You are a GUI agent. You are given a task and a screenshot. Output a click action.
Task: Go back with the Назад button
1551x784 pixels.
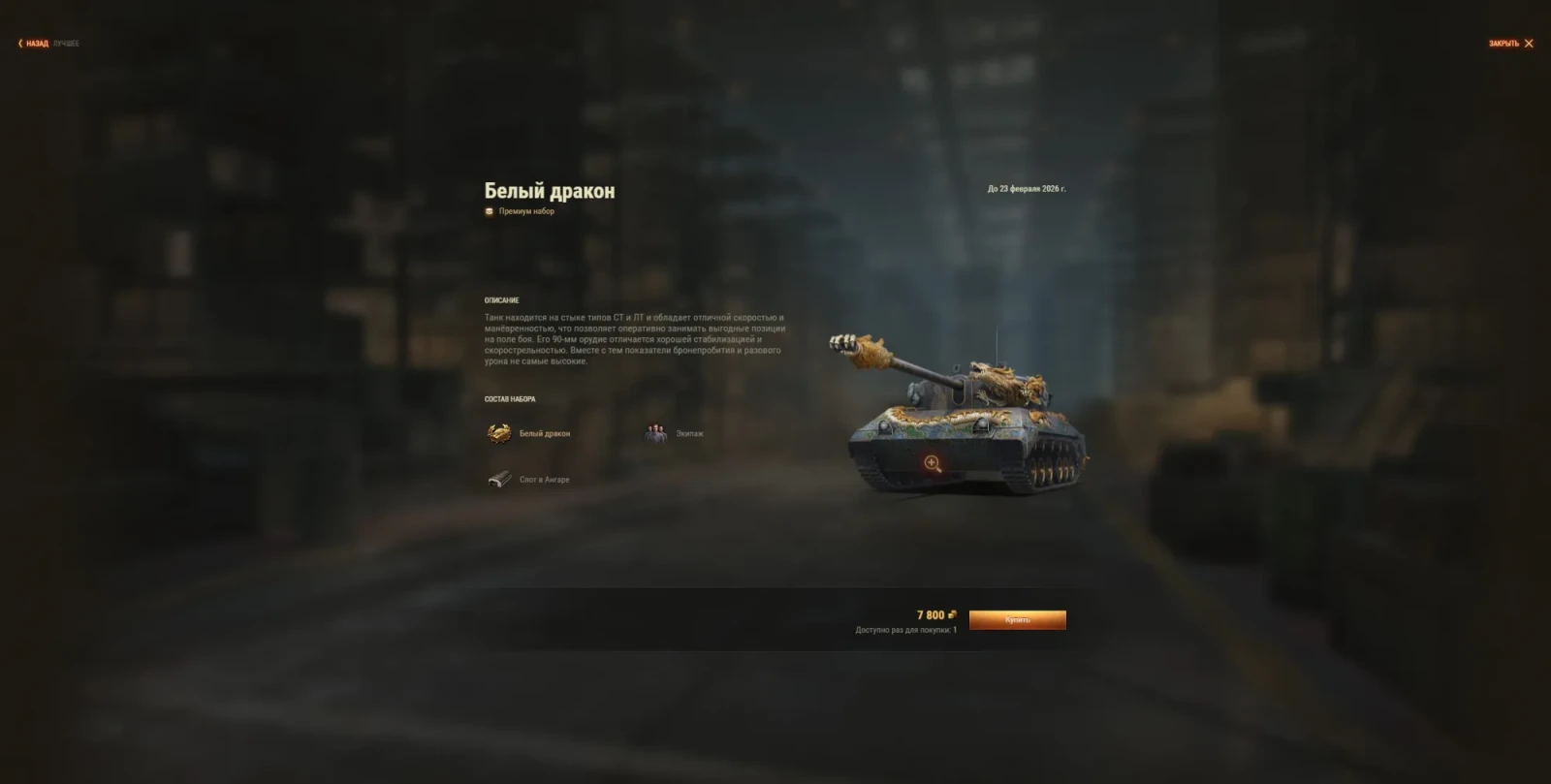(35, 44)
